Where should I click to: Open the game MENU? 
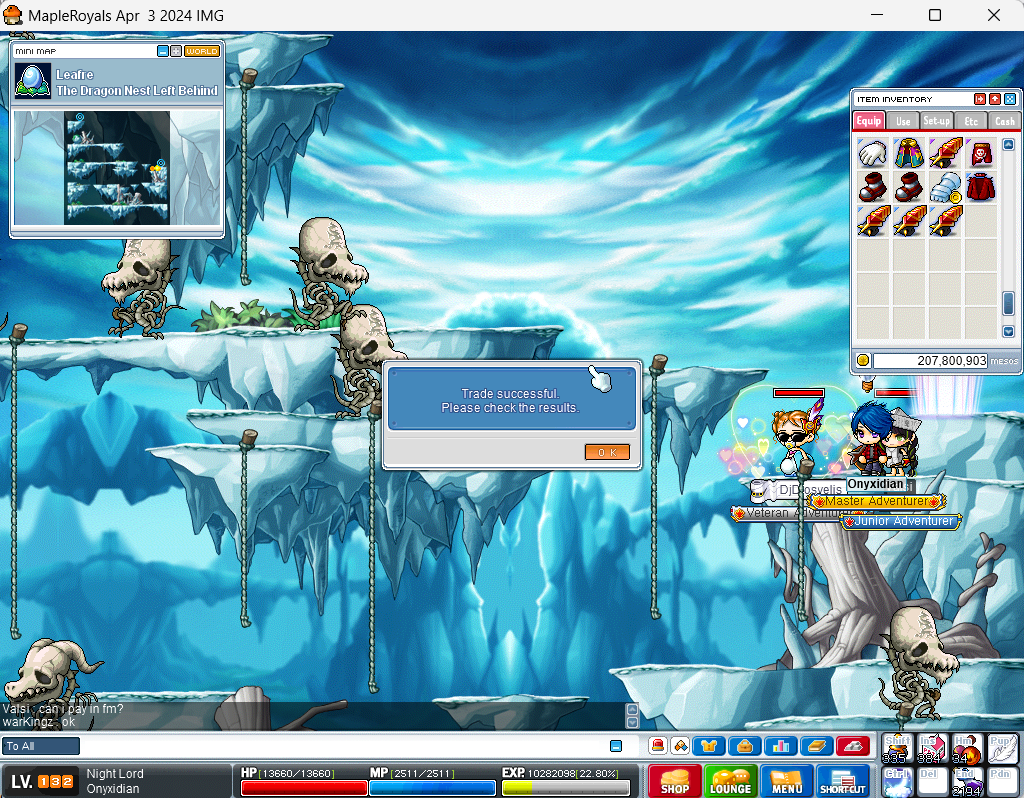point(786,782)
